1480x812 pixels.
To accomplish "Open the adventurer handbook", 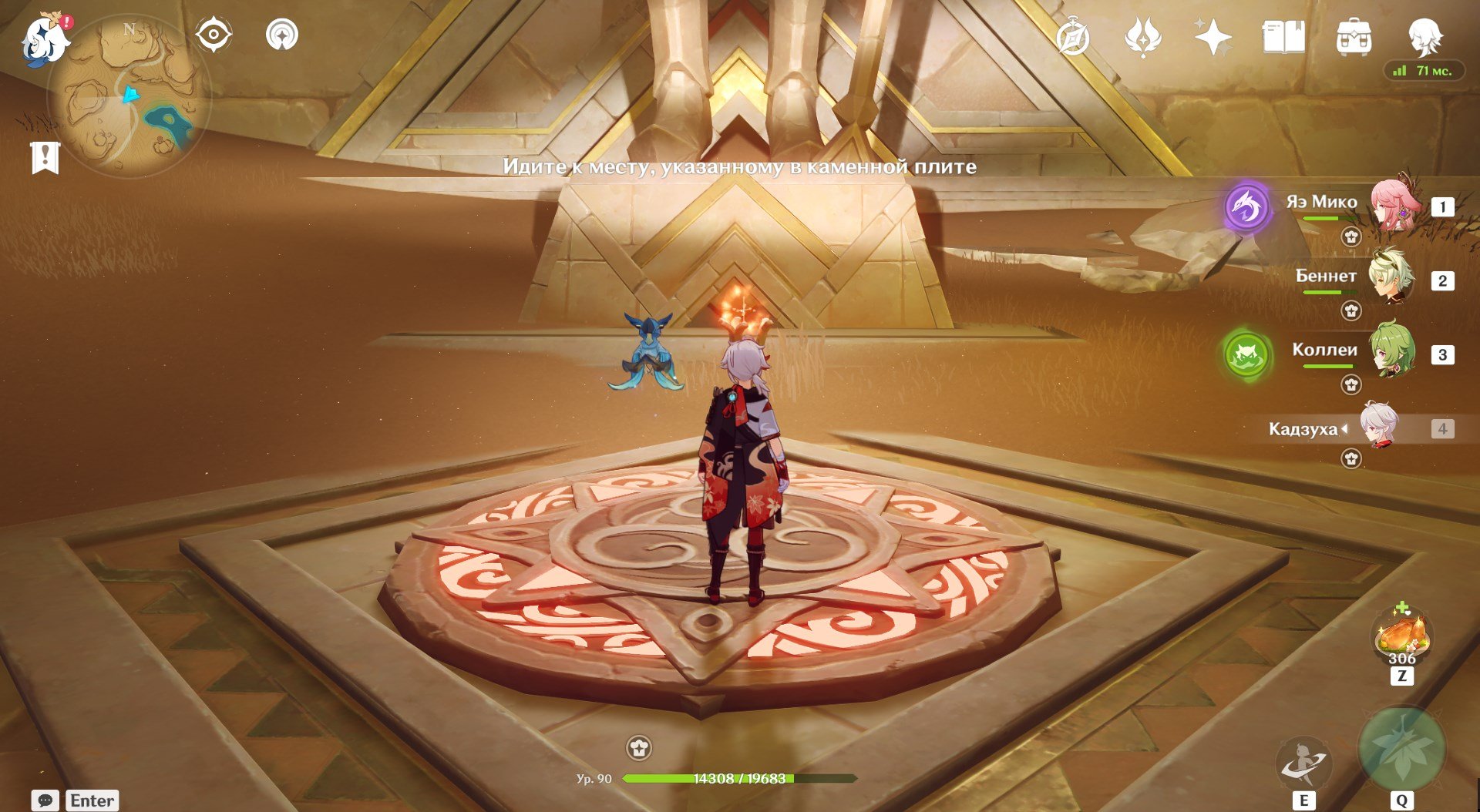I will 1283,37.
